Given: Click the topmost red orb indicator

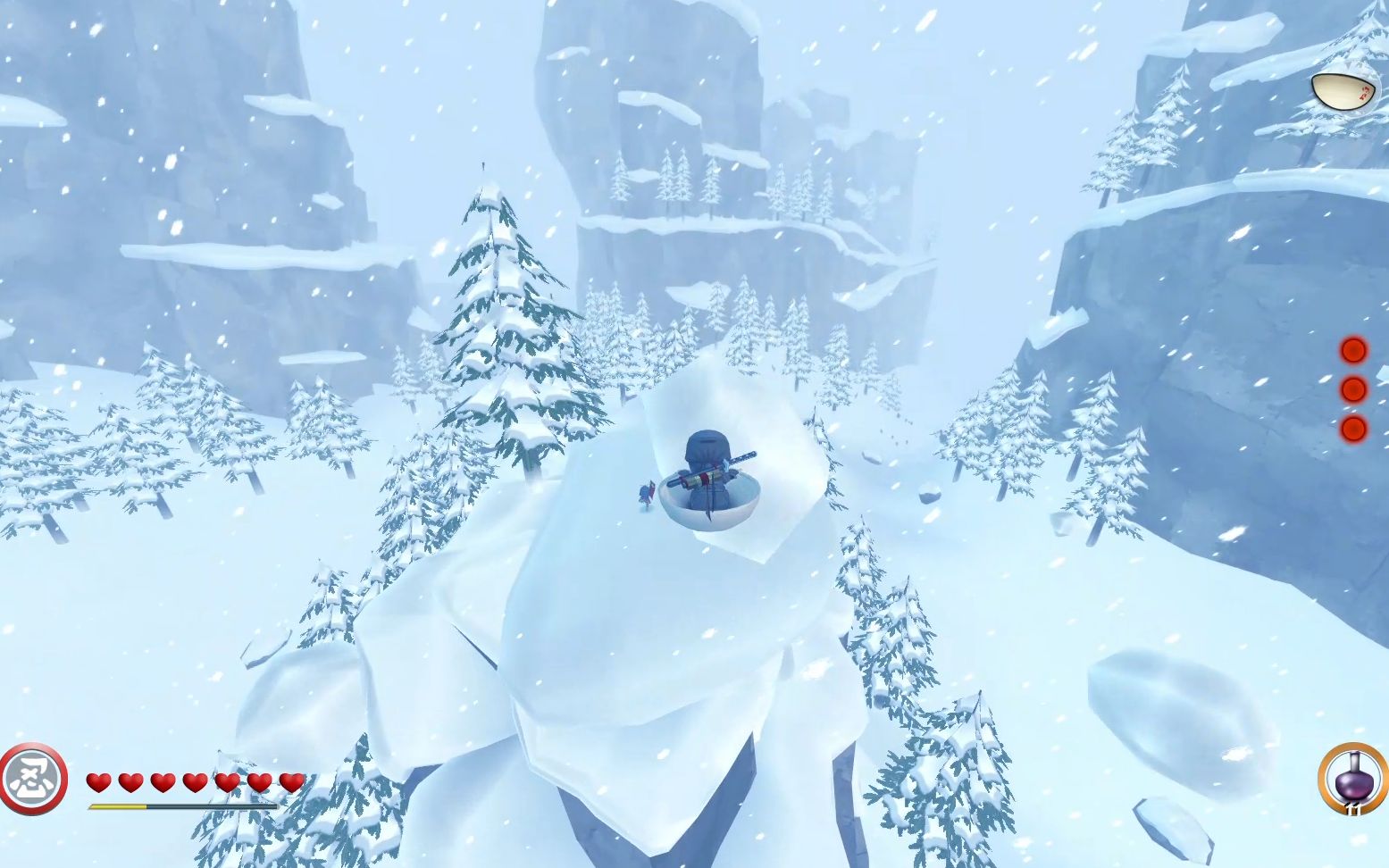Looking at the screenshot, I should coord(1353,350).
